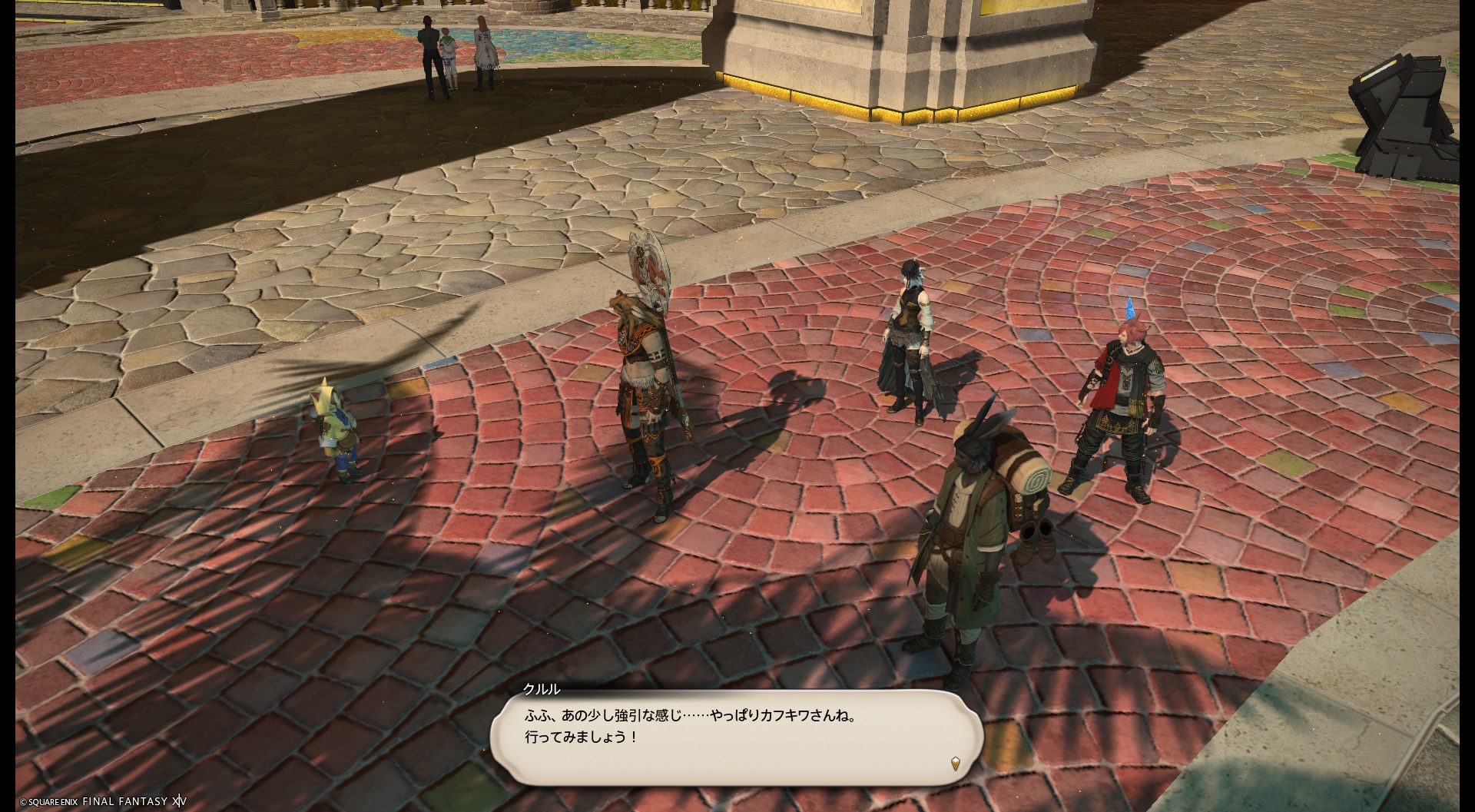Click the dialogue continue arrow indicator
Viewport: 1475px width, 812px height.
955,763
